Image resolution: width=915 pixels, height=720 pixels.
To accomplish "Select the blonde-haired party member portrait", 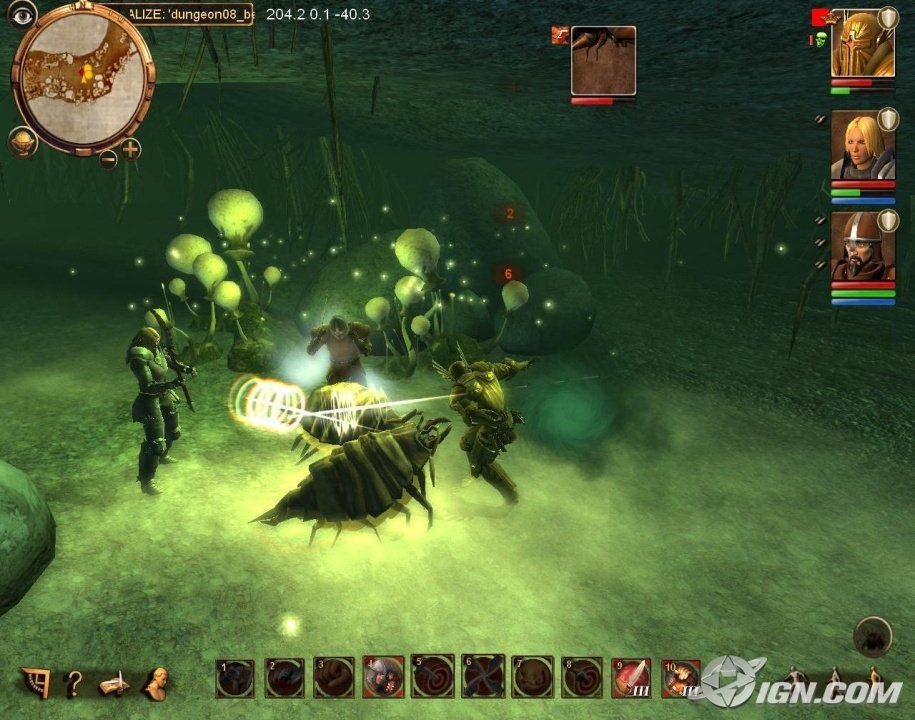I will (x=862, y=146).
